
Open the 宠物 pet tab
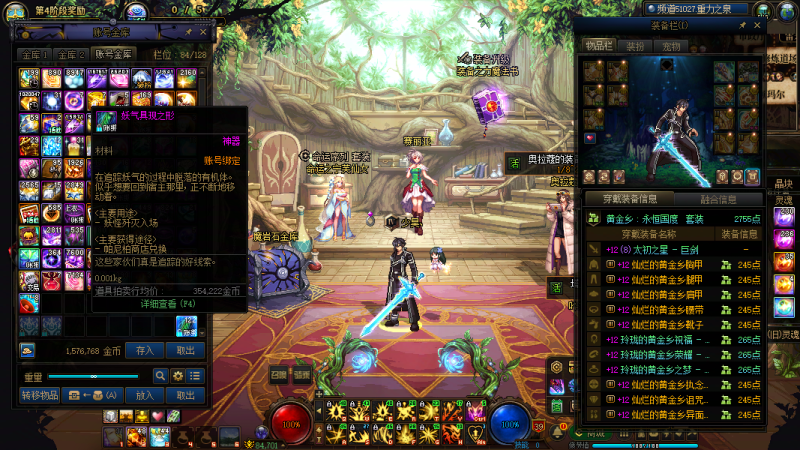(x=671, y=46)
